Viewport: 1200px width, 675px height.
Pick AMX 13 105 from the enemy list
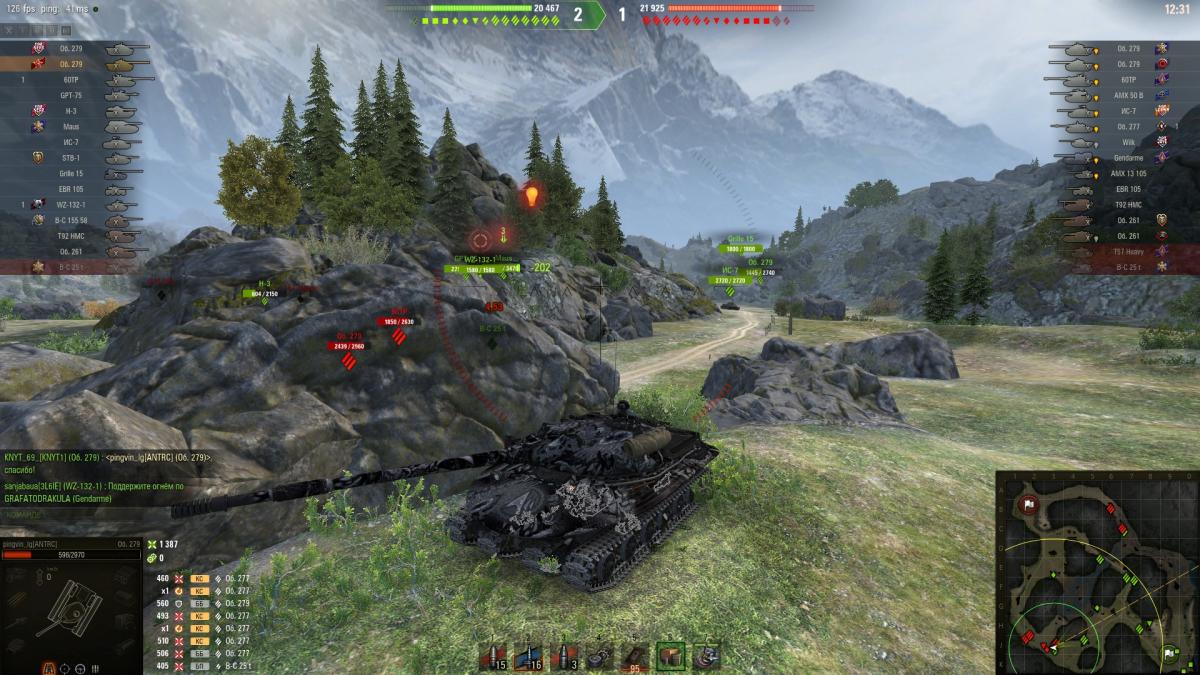[1118, 173]
